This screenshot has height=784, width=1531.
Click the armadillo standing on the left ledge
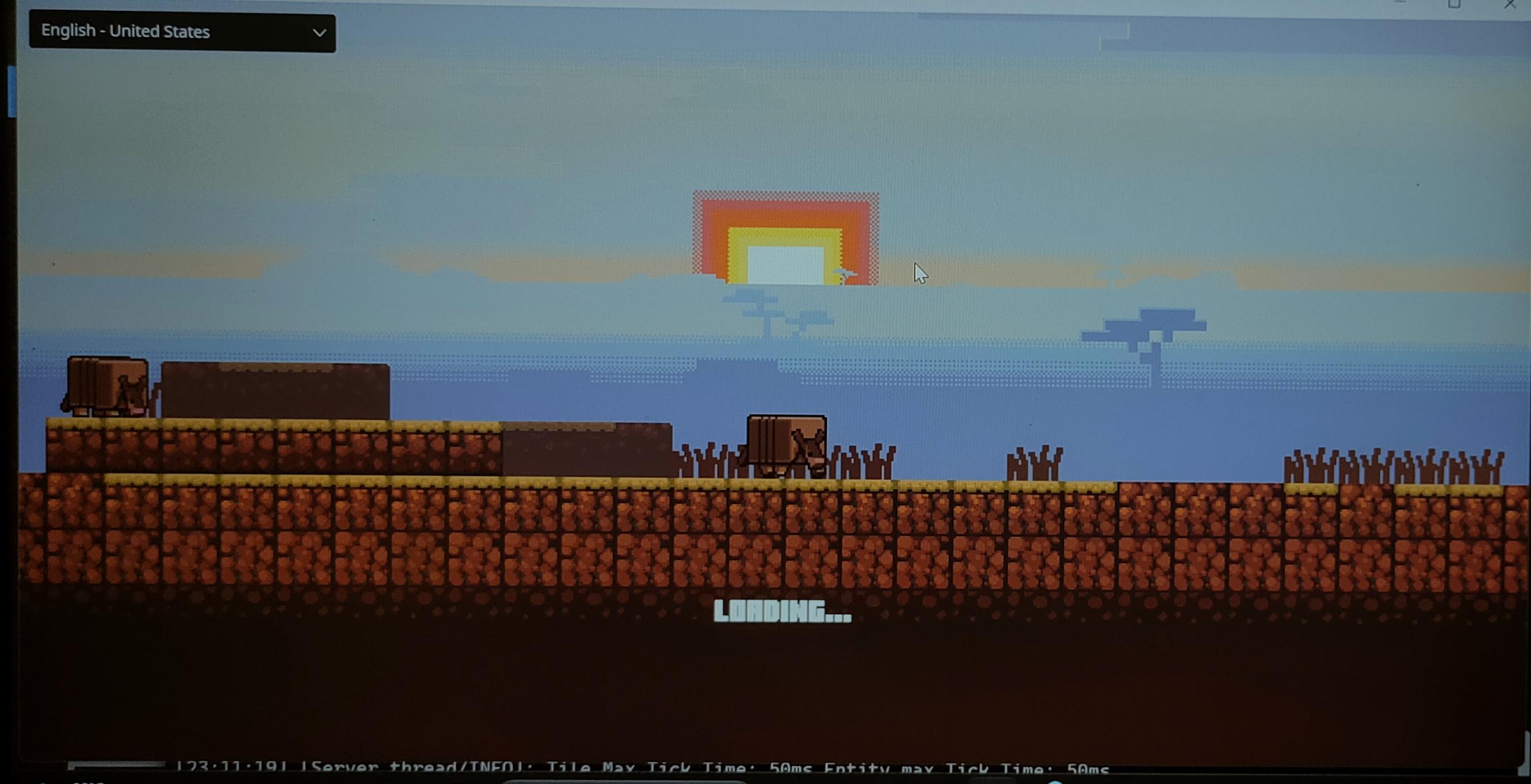107,389
